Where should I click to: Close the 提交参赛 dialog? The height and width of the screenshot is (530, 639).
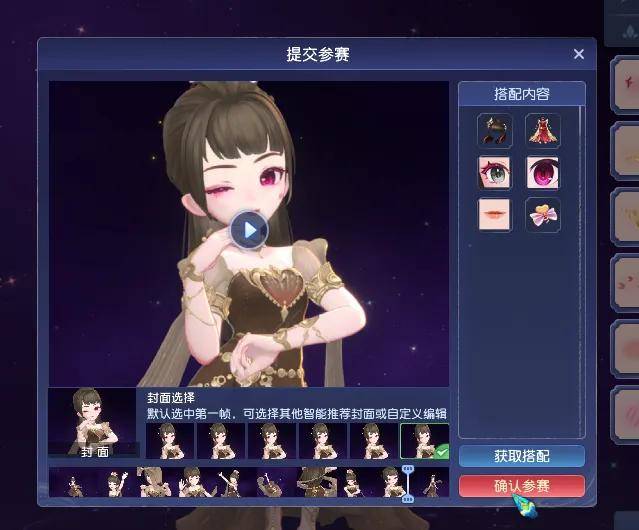click(578, 54)
